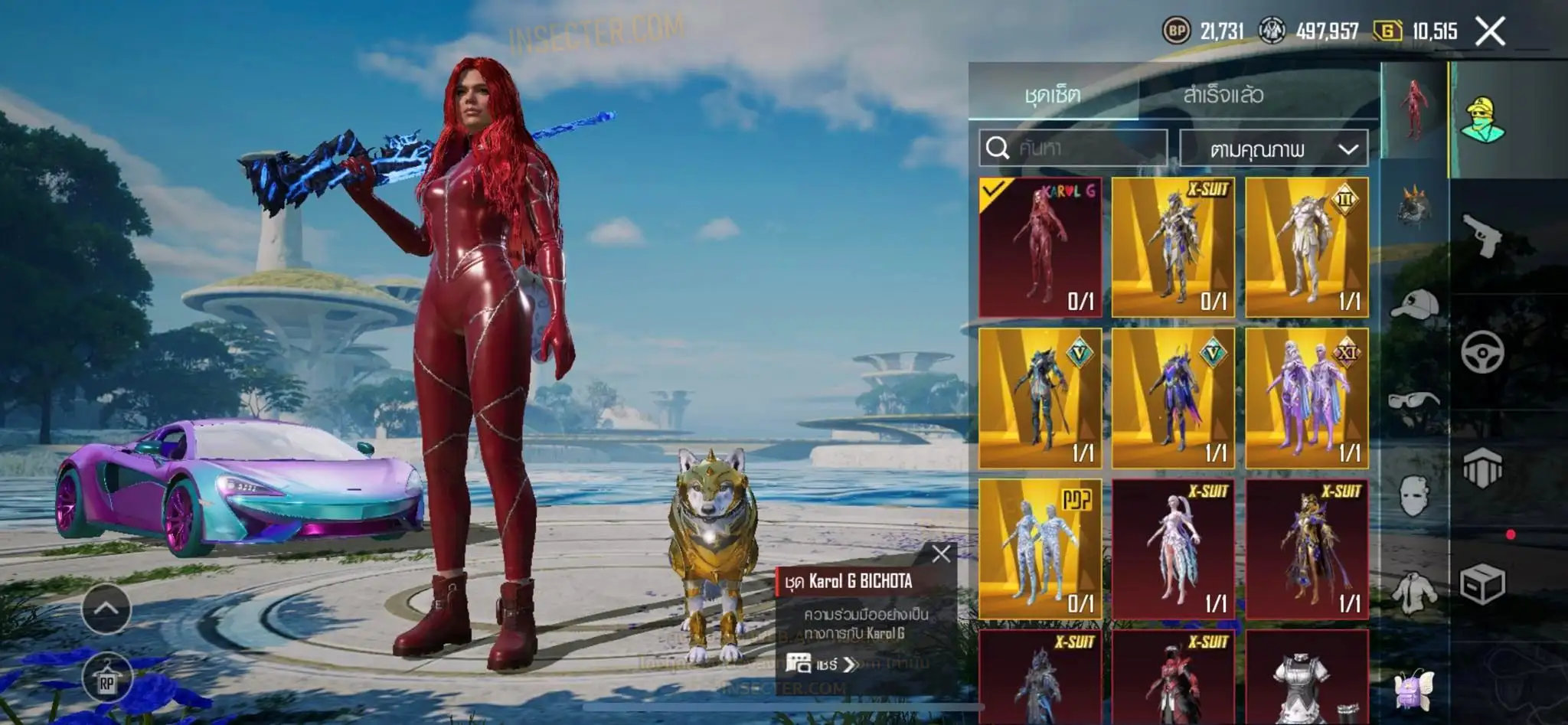The height and width of the screenshot is (725, 1568).
Task: Click the RP hanger button
Action: pos(106,681)
